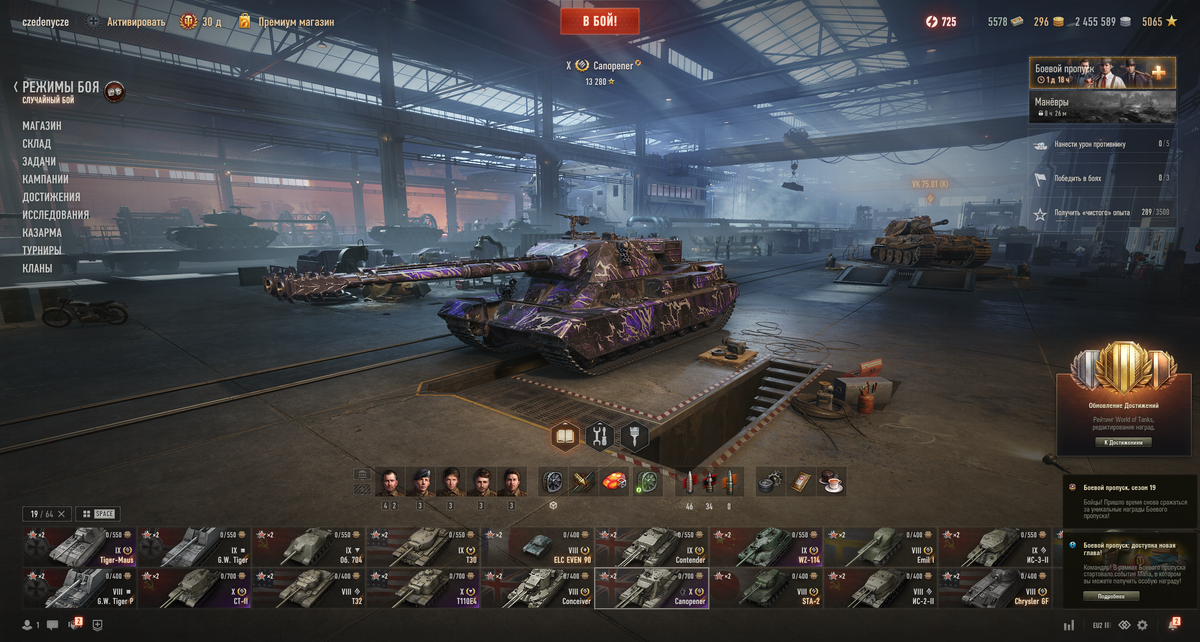Open the СКЛАД depot menu
This screenshot has width=1200, height=642.
[x=37, y=144]
